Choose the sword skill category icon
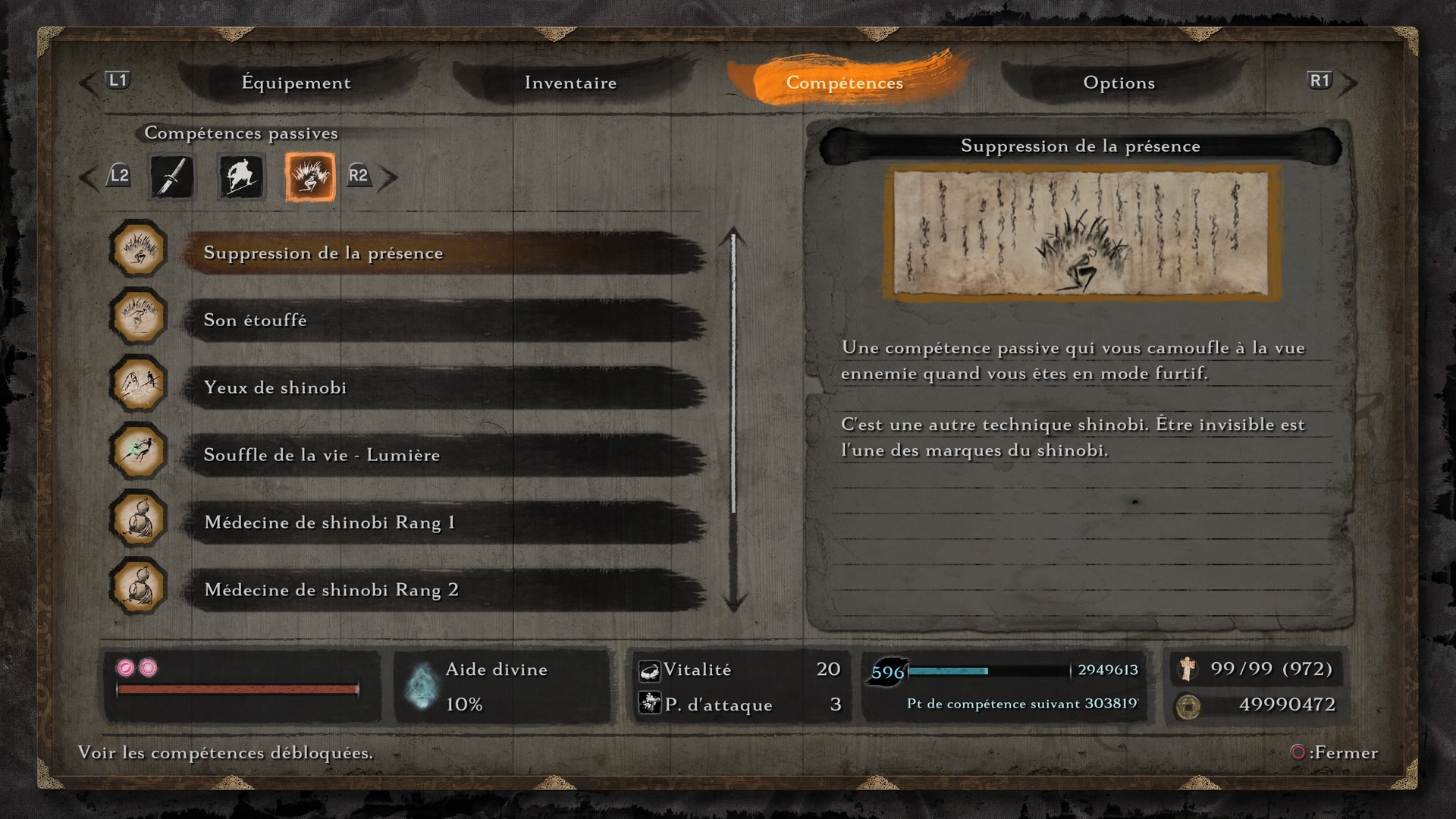The height and width of the screenshot is (819, 1456). click(172, 177)
